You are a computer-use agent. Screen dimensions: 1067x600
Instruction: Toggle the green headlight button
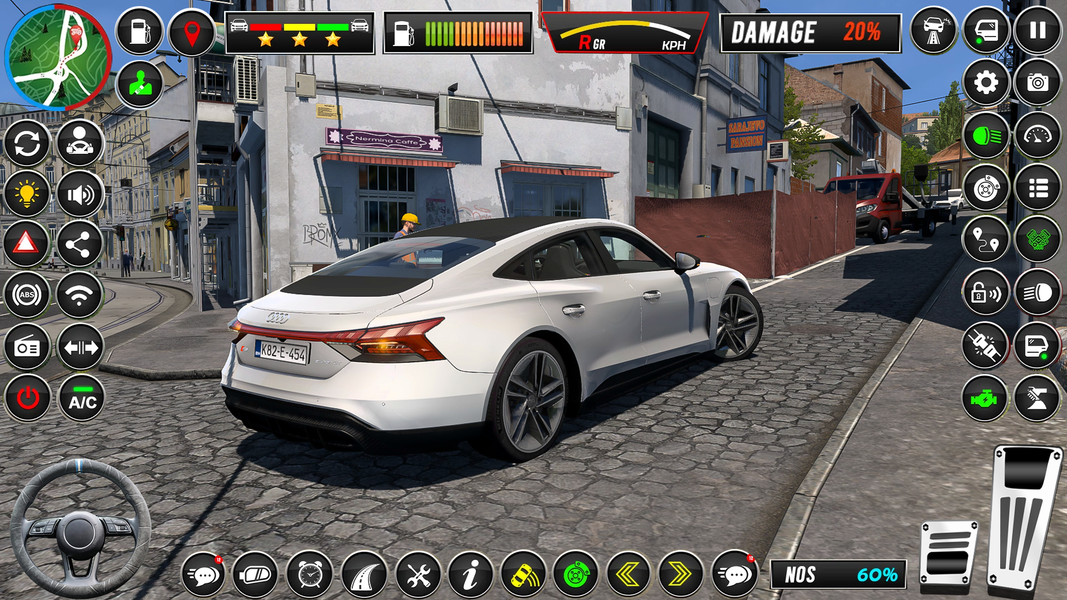(x=985, y=135)
